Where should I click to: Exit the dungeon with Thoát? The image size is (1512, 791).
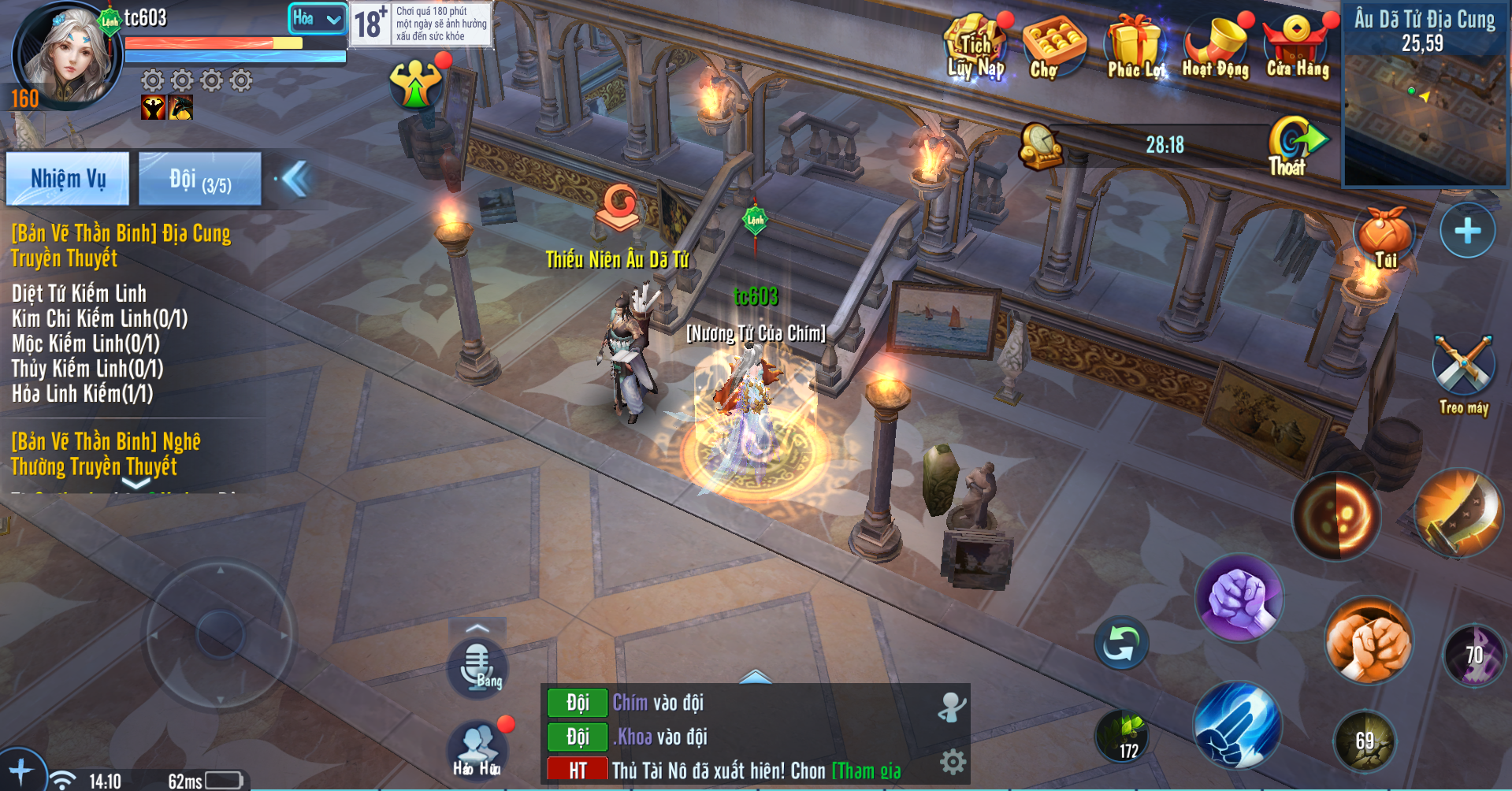pos(1292,147)
